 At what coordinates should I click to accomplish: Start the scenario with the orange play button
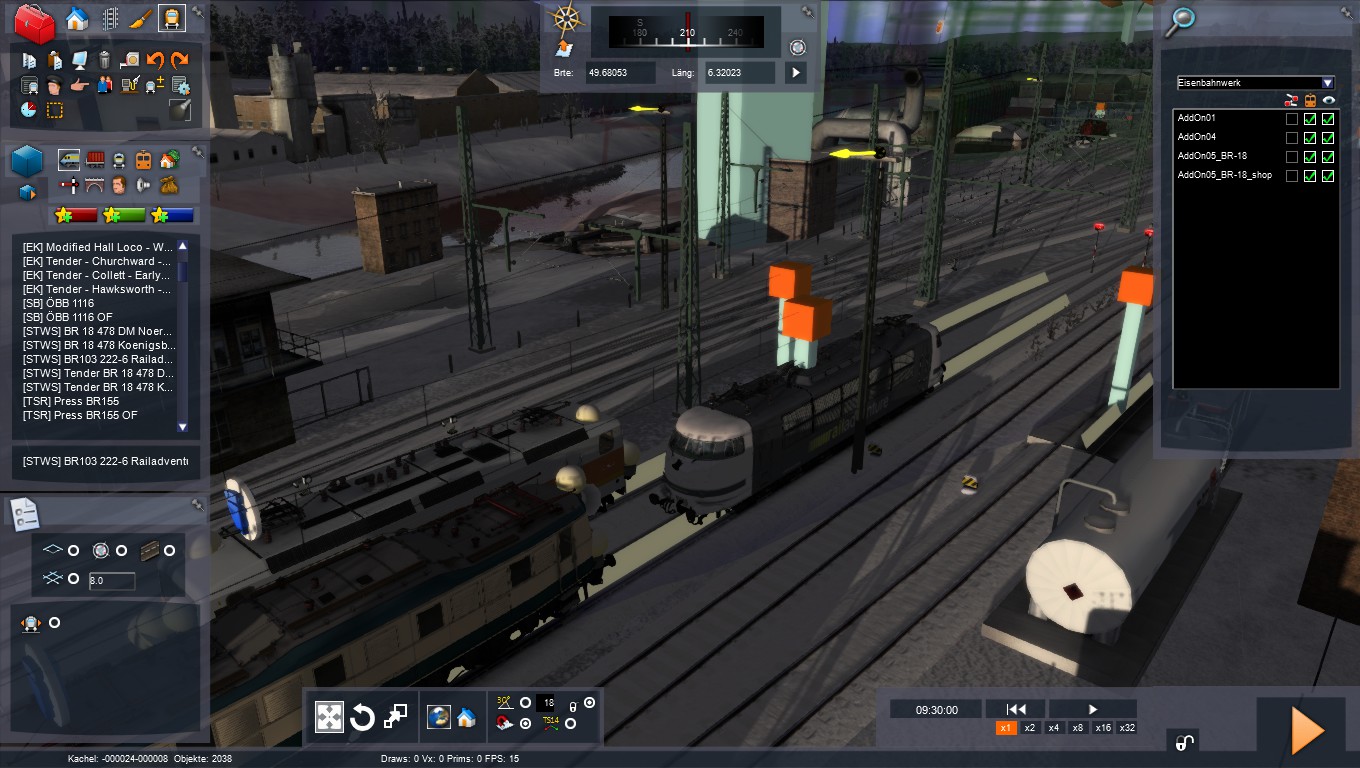pyautogui.click(x=1307, y=730)
